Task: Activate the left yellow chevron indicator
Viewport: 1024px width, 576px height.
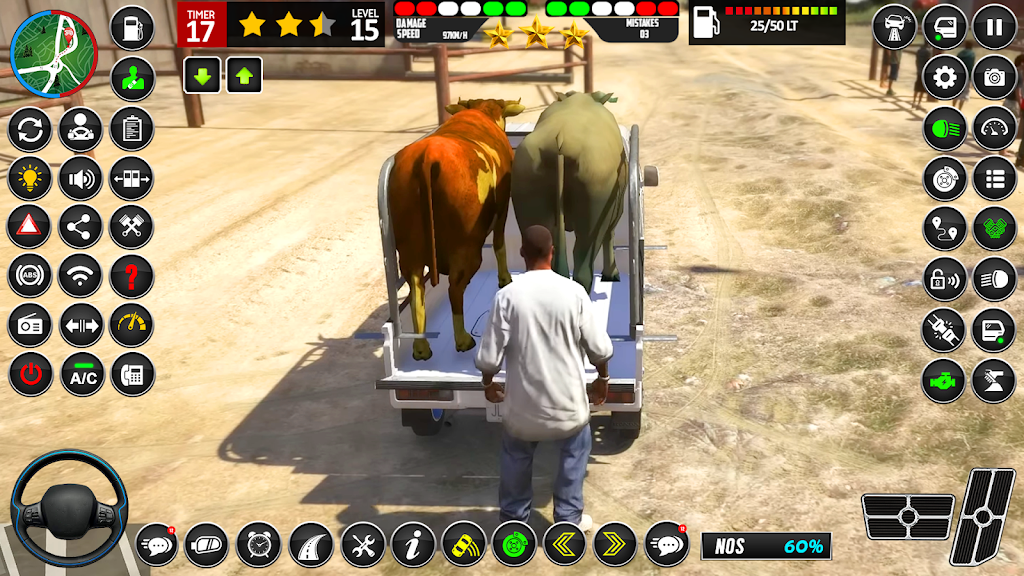Action: 565,545
